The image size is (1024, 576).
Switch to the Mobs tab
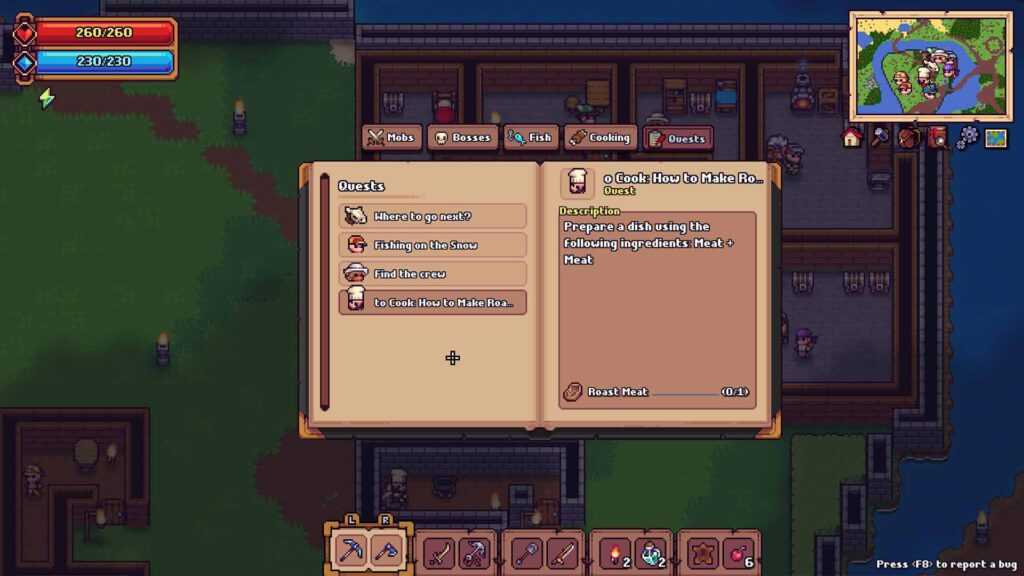tap(391, 138)
